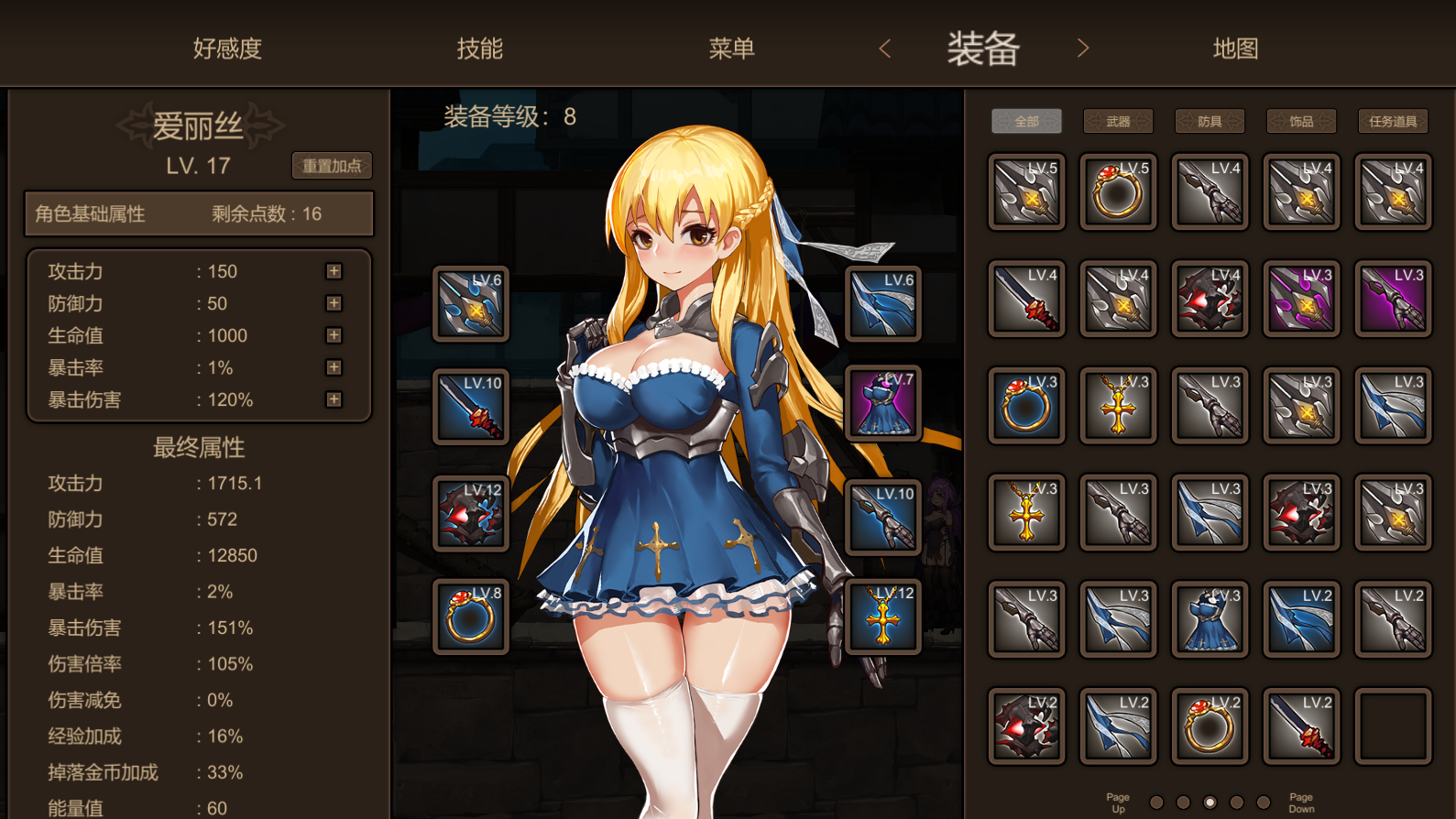1456x819 pixels.
Task: Filter inventory by 防具 armor
Action: [x=1210, y=121]
